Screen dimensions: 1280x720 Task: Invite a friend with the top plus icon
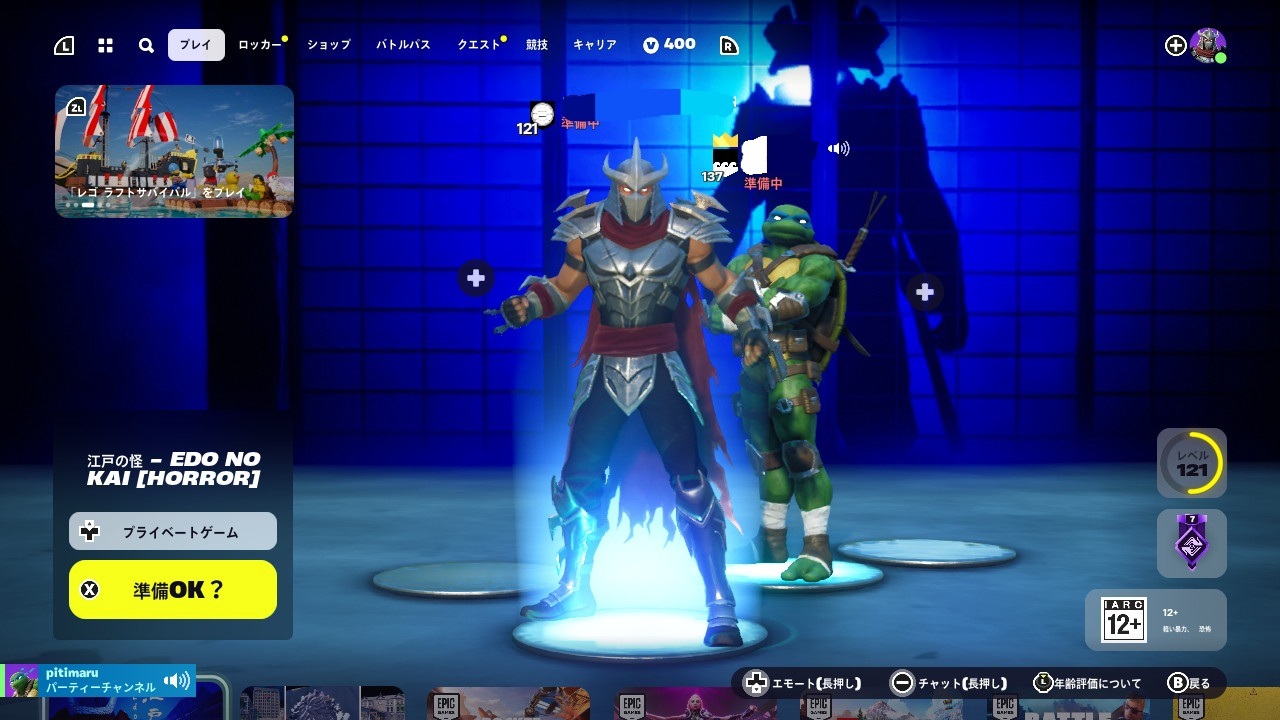1175,45
